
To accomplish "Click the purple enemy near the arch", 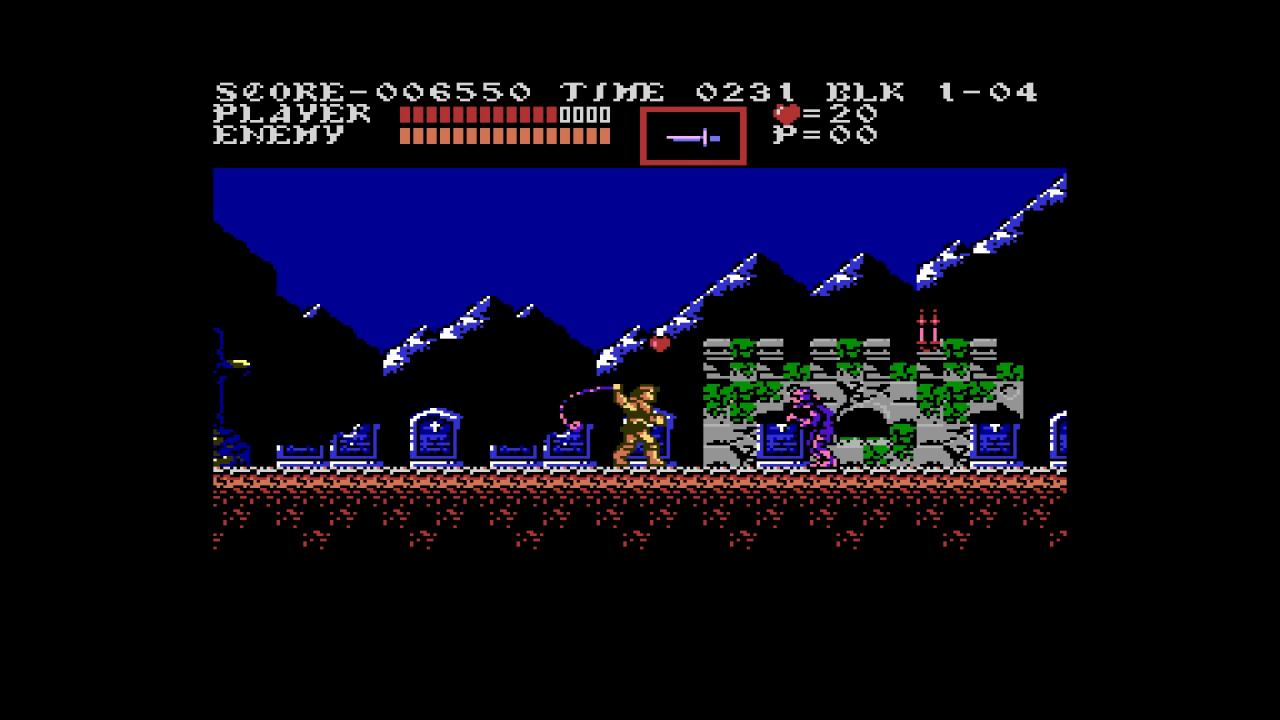I will click(x=812, y=420).
